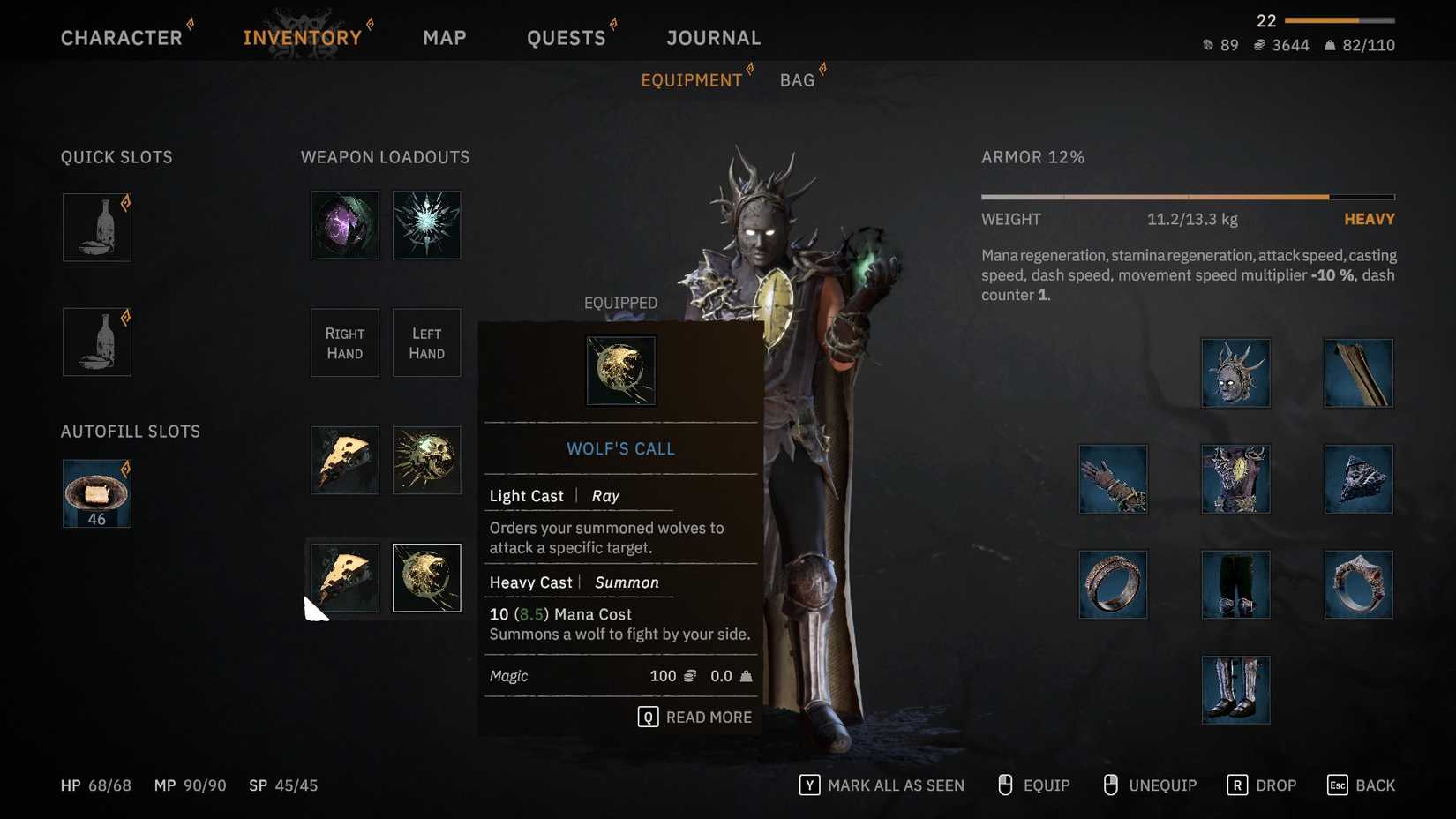Click the Drop action
The image size is (1456, 819).
click(1262, 785)
